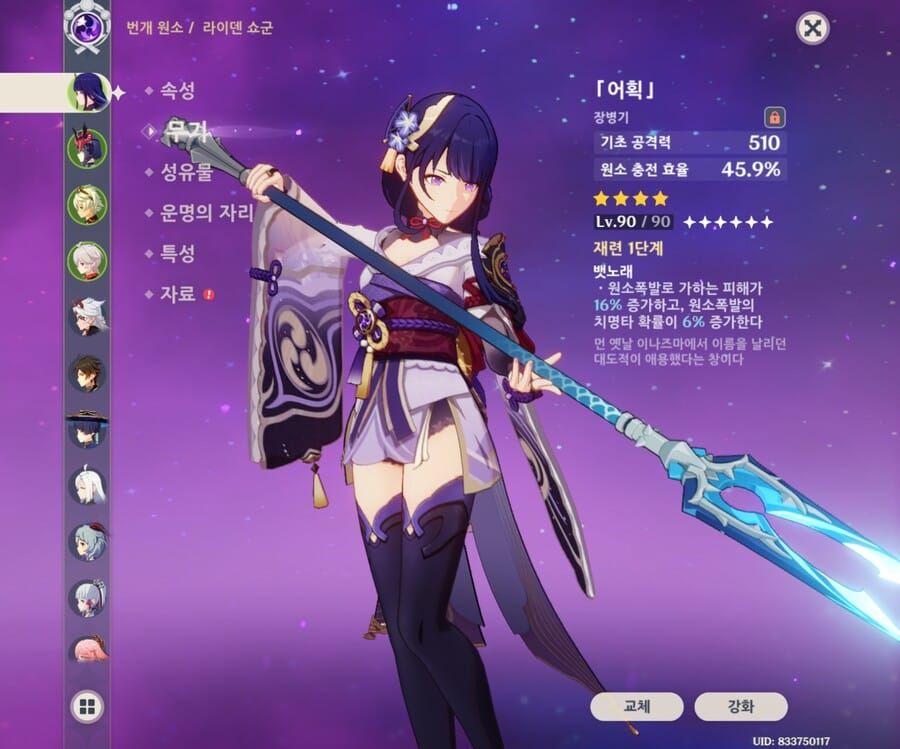This screenshot has height=749, width=900.
Task: Open the 성유물 artifacts section
Action: [x=186, y=172]
